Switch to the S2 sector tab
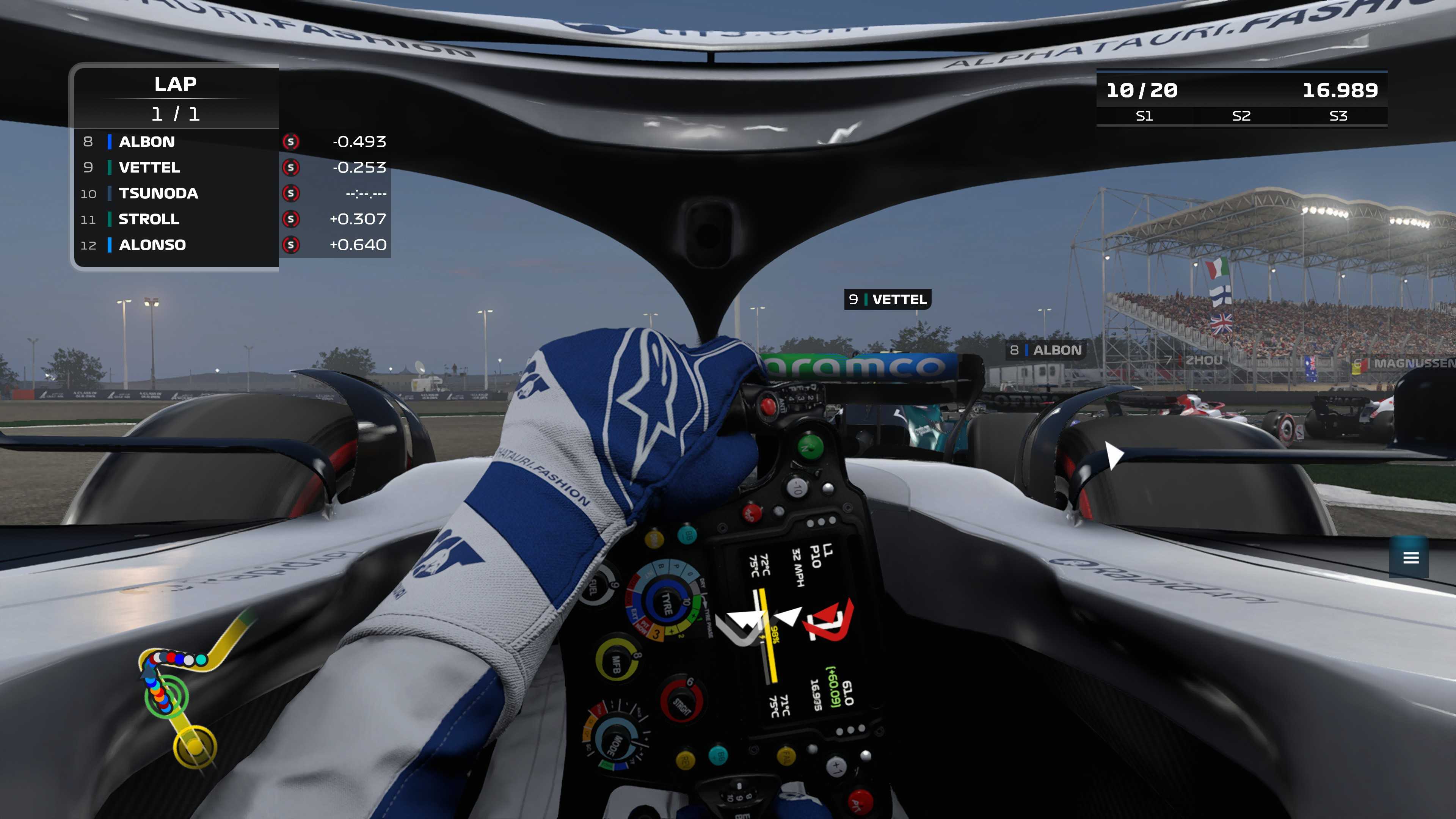Viewport: 1456px width, 819px height. (x=1242, y=117)
